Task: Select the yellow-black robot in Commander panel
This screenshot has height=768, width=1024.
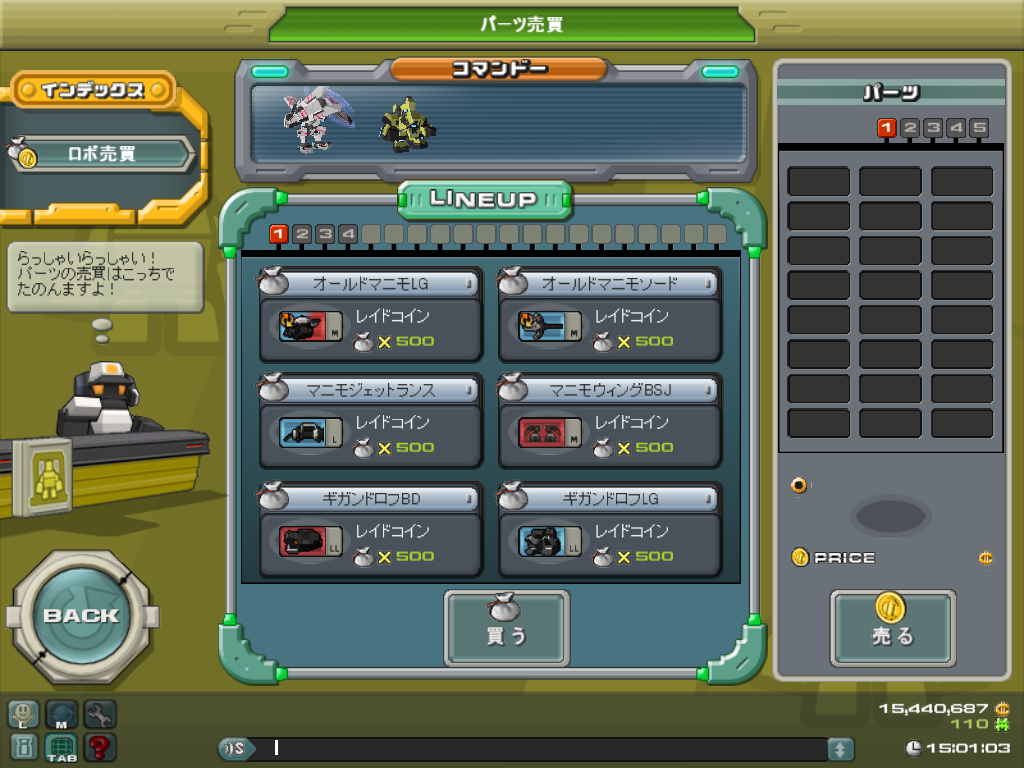Action: click(x=403, y=124)
